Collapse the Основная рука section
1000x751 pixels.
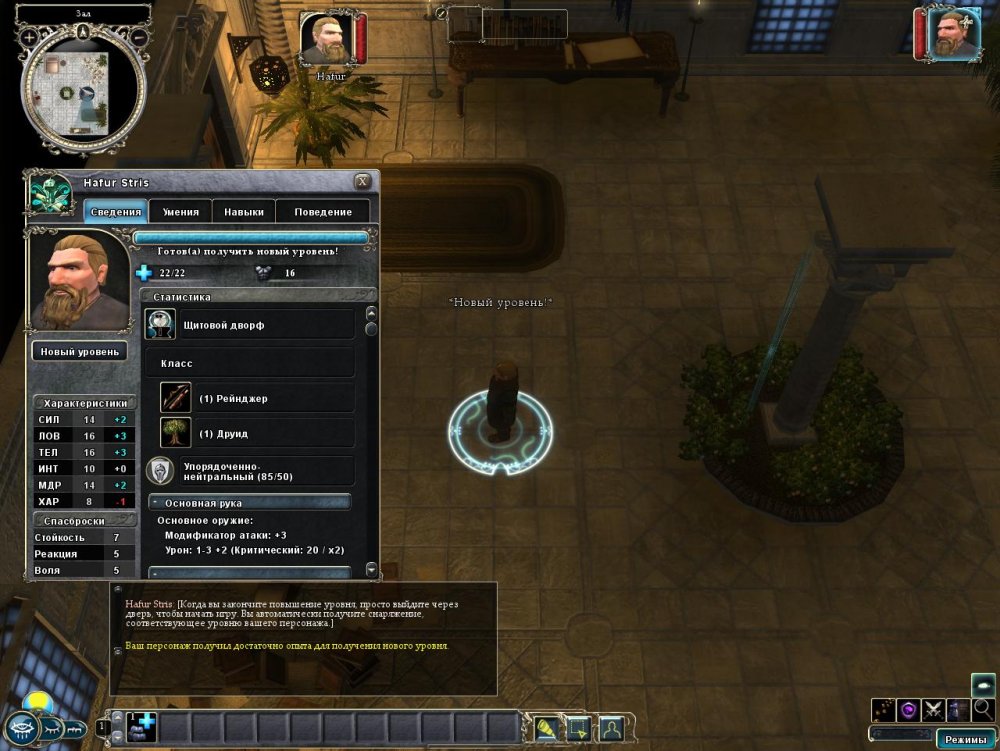tap(157, 502)
